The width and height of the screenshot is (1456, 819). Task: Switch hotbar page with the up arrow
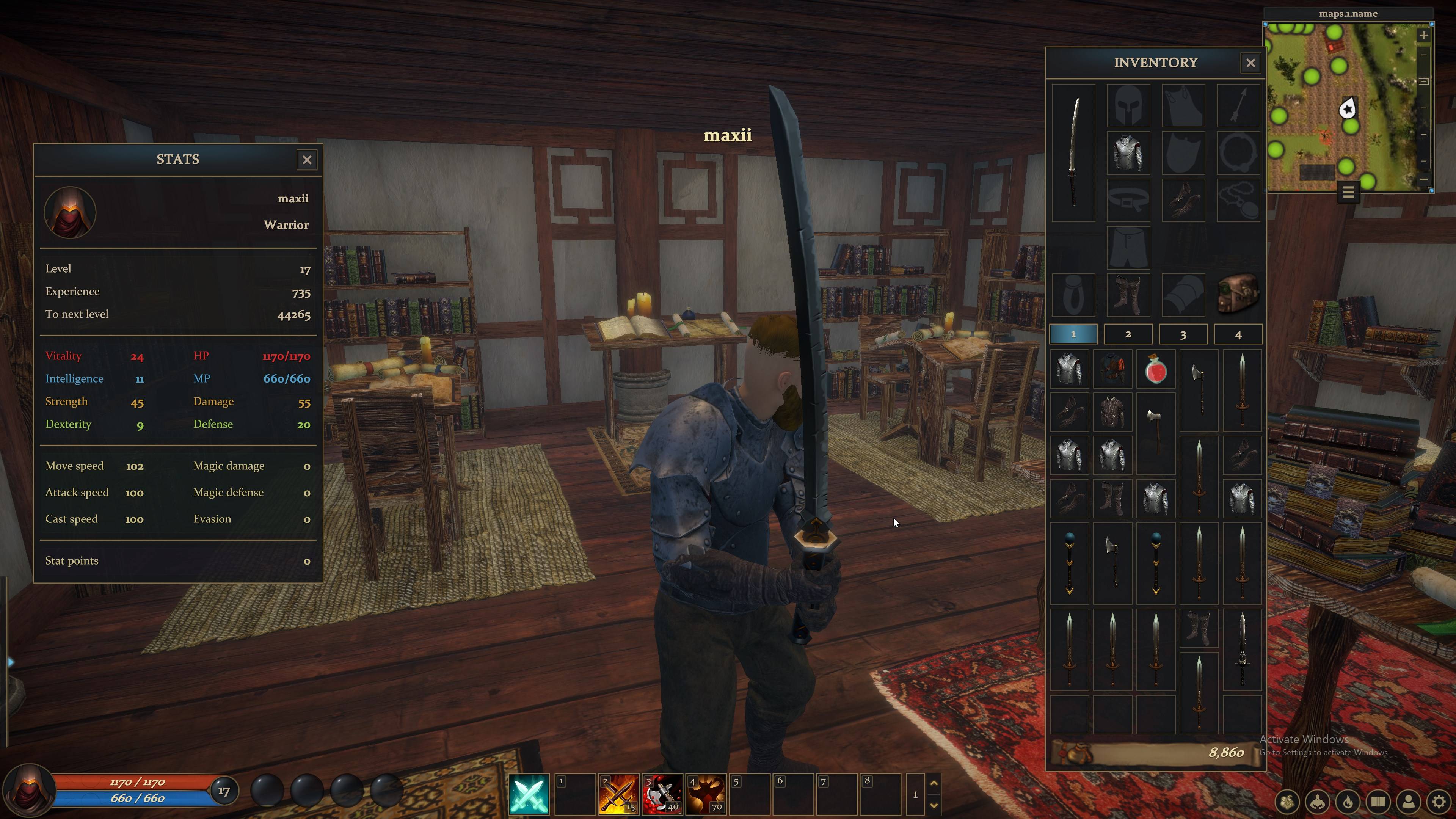point(934,783)
